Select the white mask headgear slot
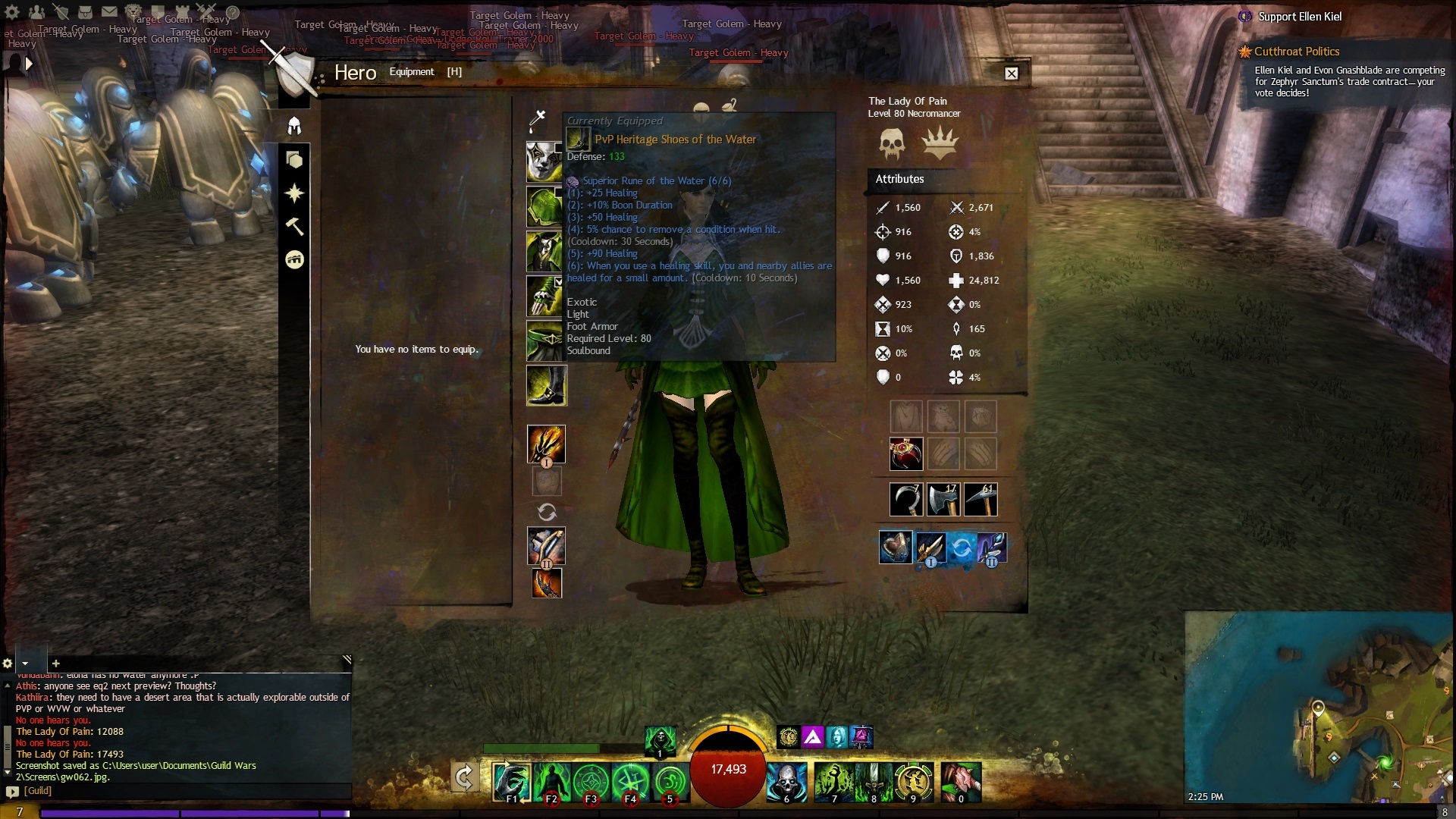Viewport: 1456px width, 819px height. coord(544,161)
